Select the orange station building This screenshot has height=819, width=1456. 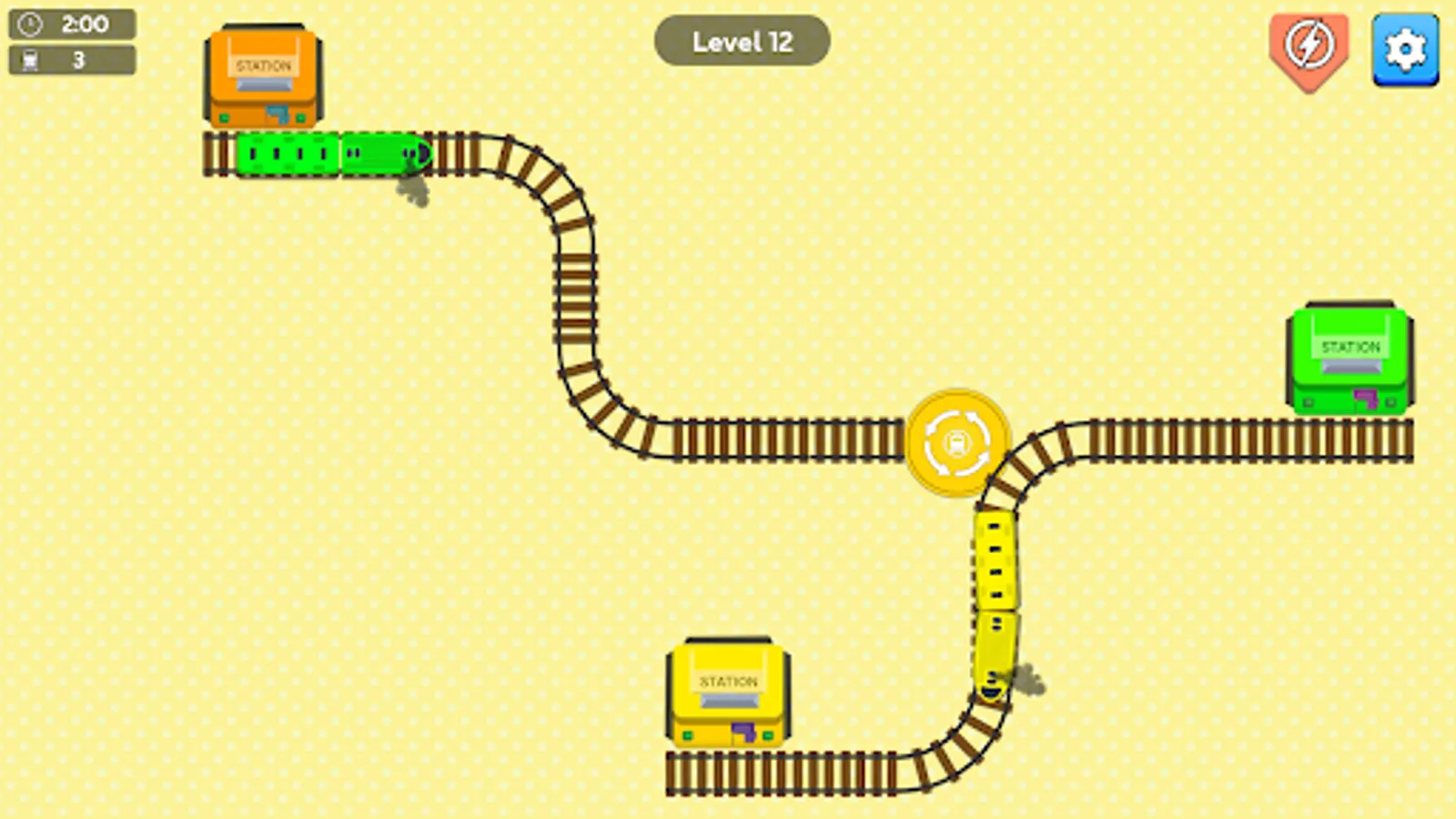(261, 77)
